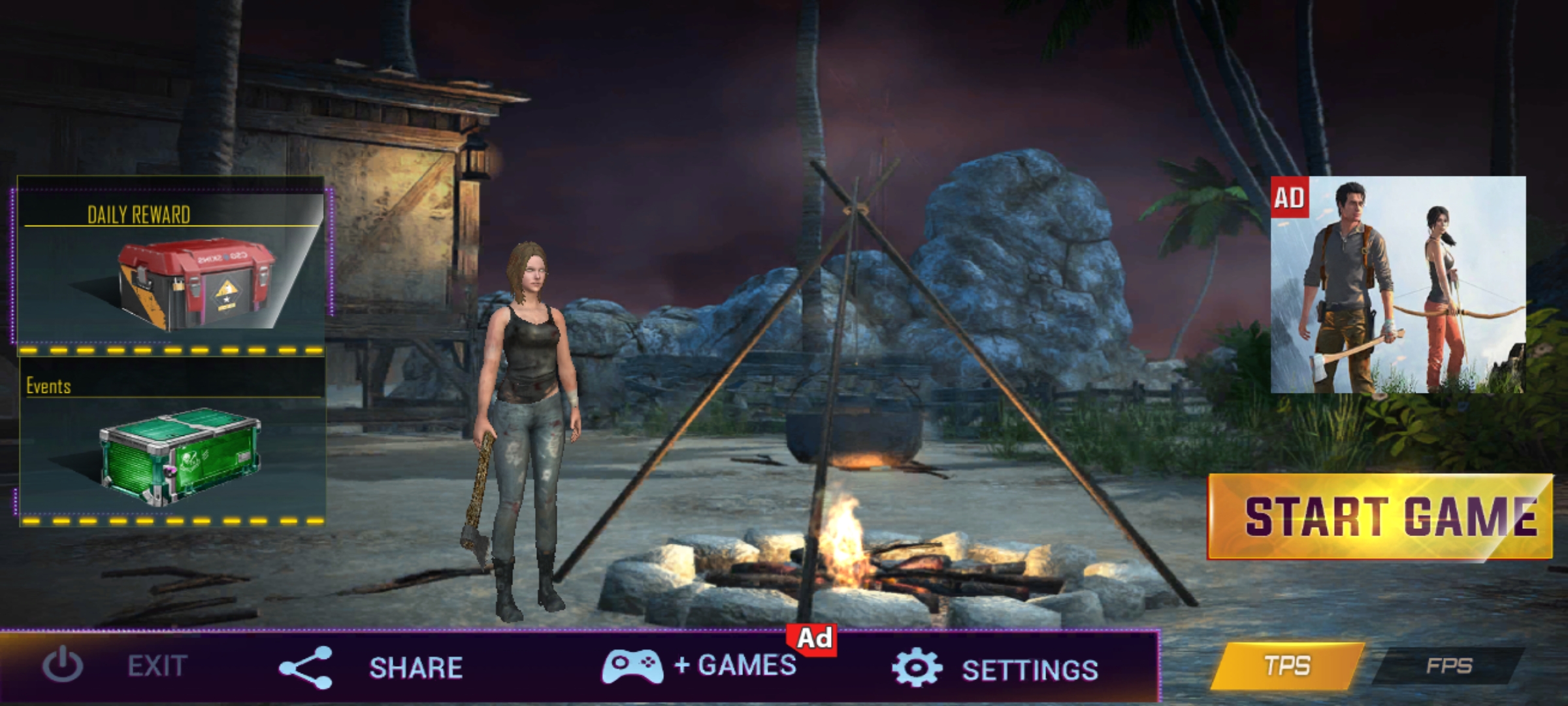The height and width of the screenshot is (706, 1568).
Task: Select SHARE from the bottom menu
Action: coord(416,667)
